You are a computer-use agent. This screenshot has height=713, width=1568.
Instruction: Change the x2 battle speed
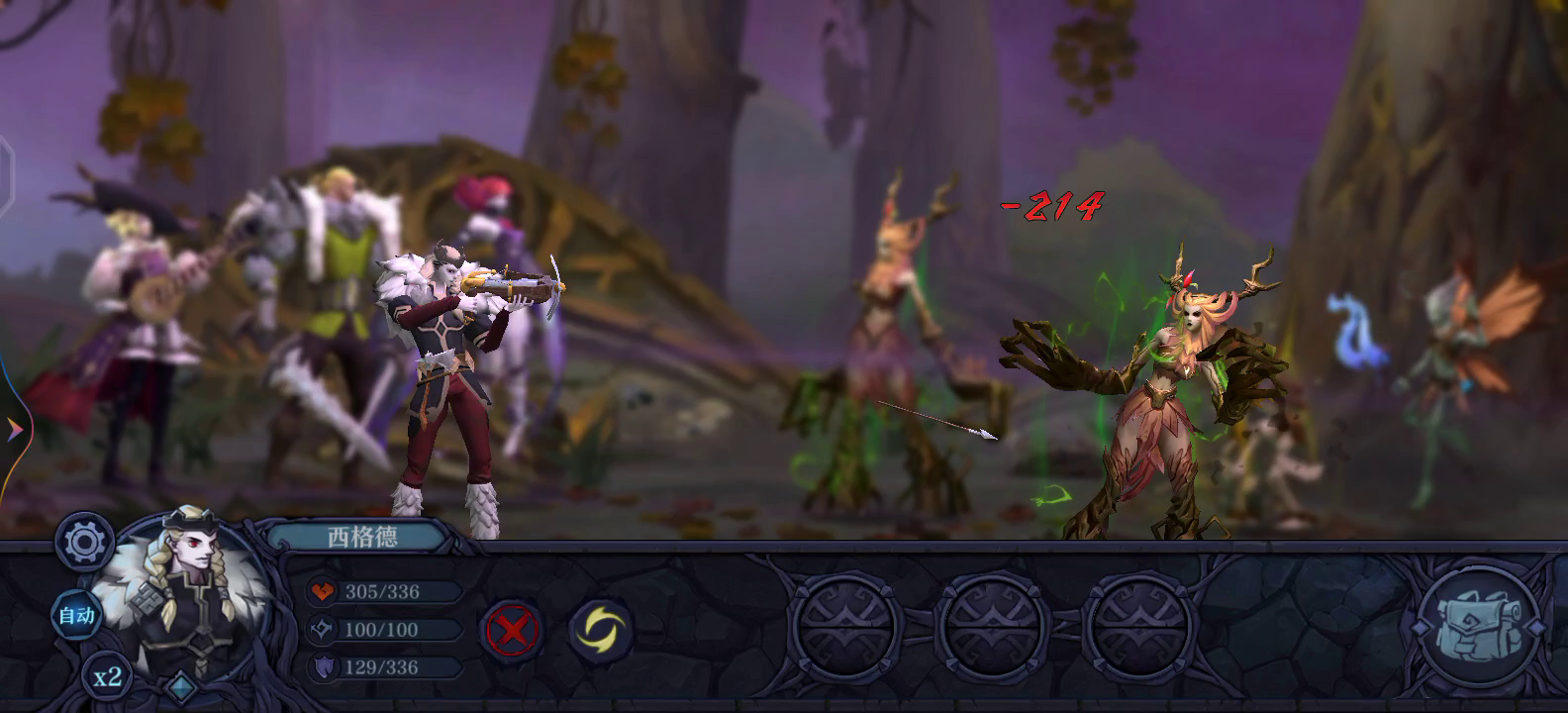pos(107,677)
